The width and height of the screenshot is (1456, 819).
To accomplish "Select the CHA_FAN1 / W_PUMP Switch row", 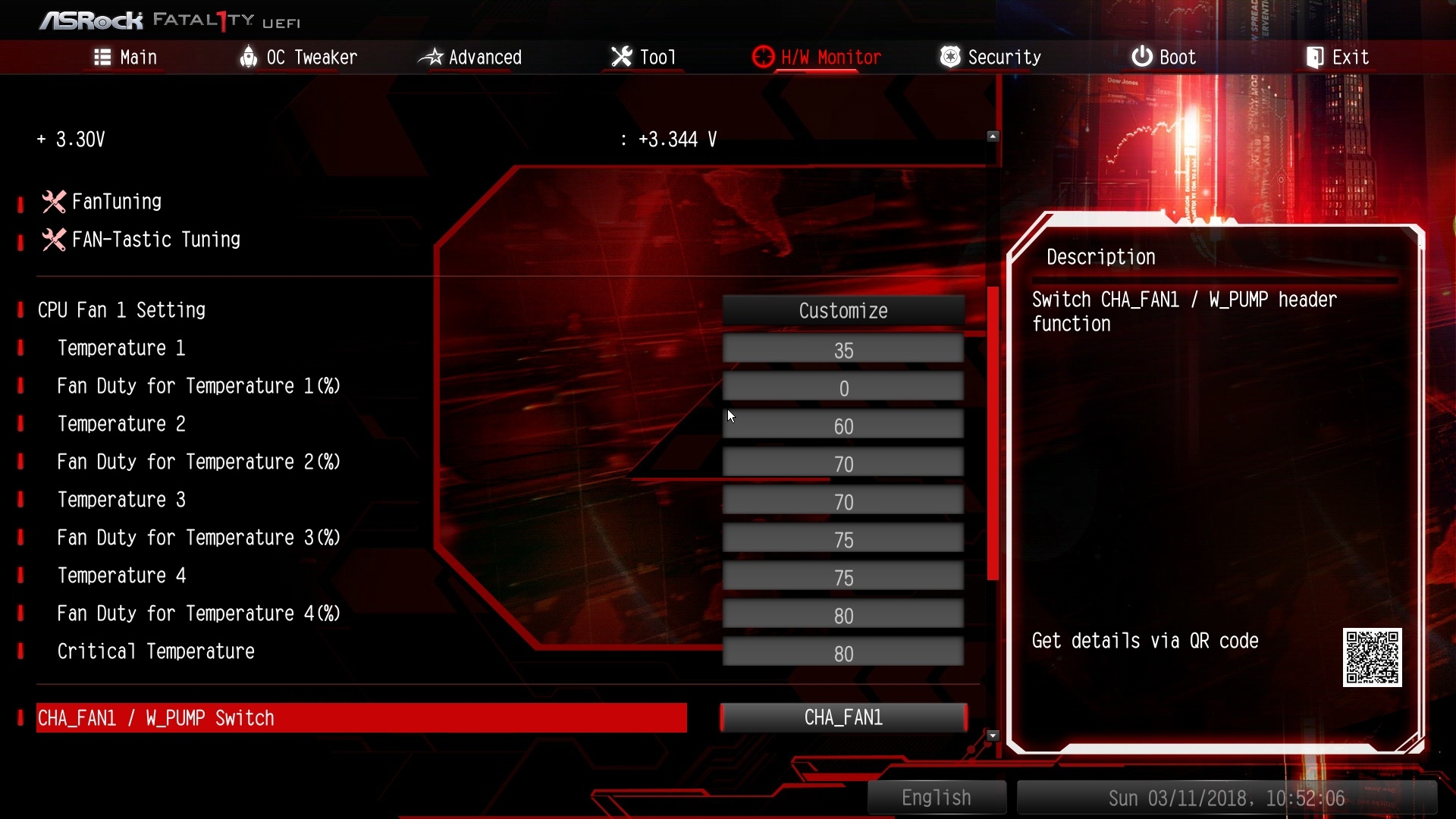I will pyautogui.click(x=361, y=718).
